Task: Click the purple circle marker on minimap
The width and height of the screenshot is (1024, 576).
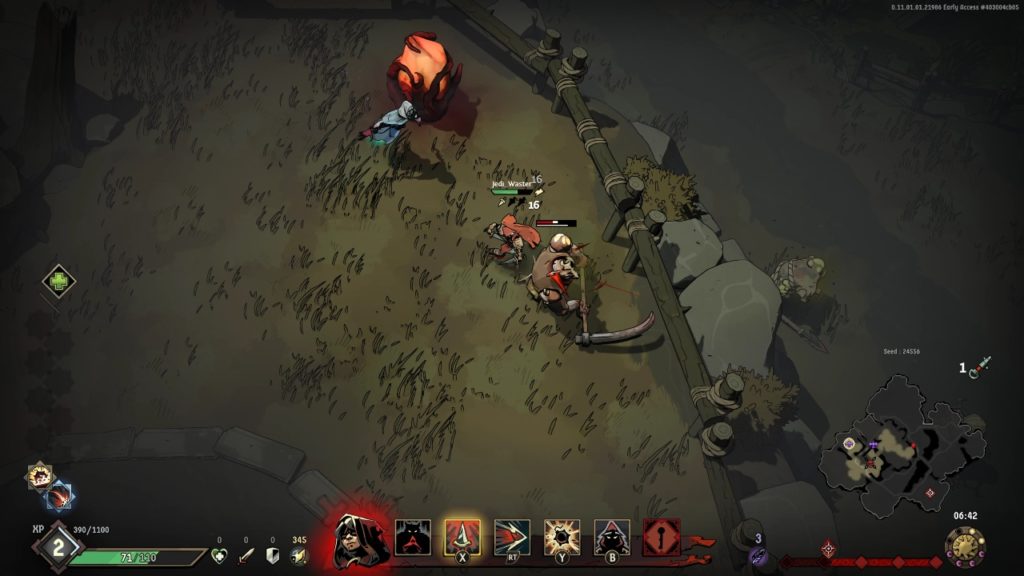Action: (849, 443)
